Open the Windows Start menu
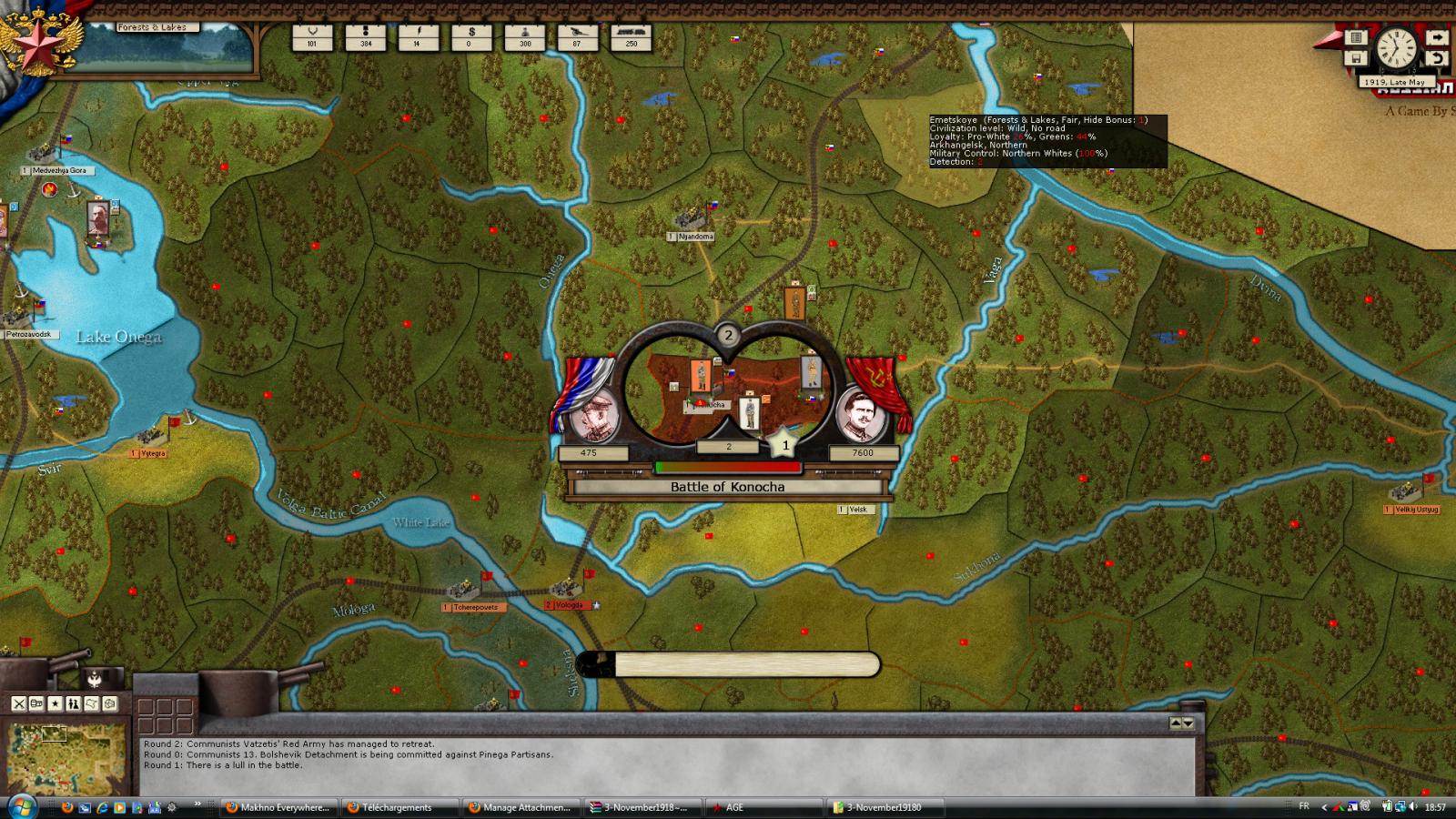Image resolution: width=1456 pixels, height=819 pixels. (21, 806)
